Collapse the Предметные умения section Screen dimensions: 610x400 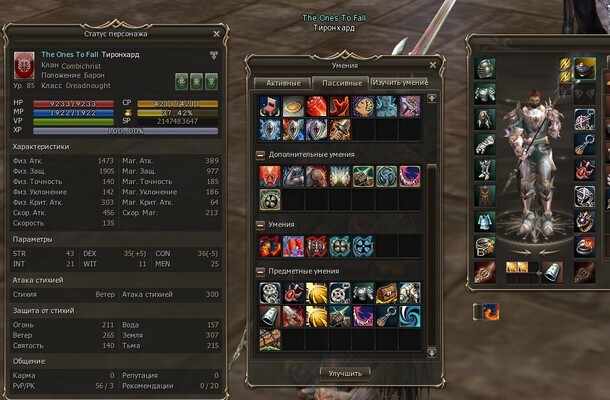click(261, 271)
